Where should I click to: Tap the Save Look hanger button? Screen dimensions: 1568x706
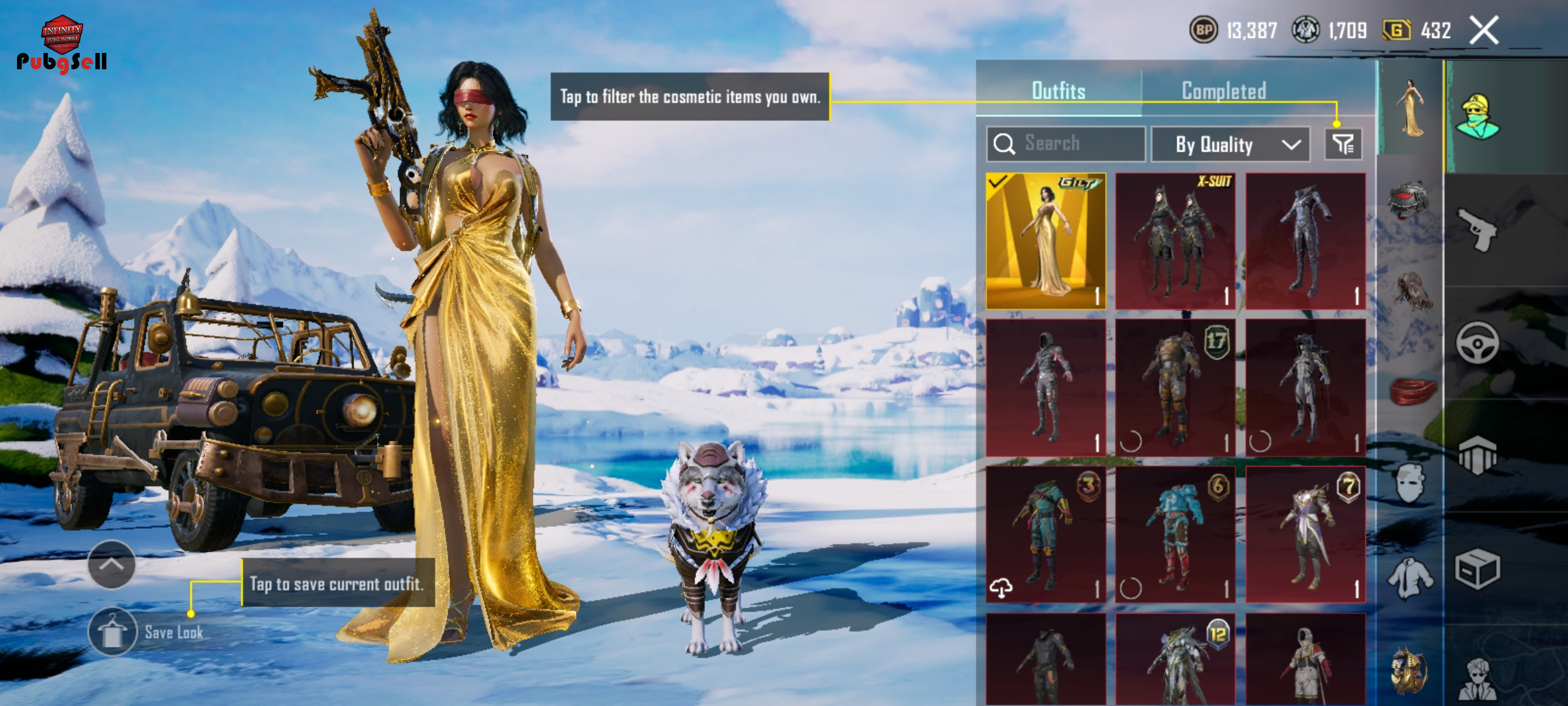coord(112,632)
